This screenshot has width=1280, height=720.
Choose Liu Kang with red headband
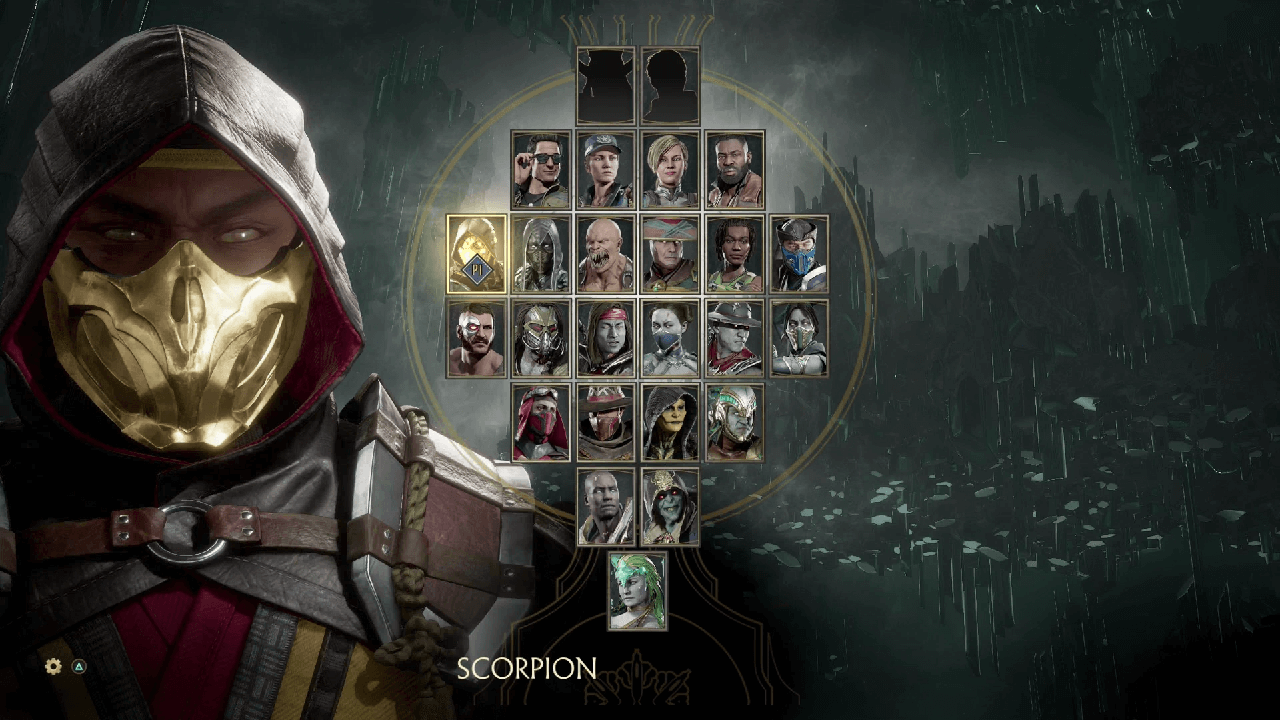[x=605, y=338]
